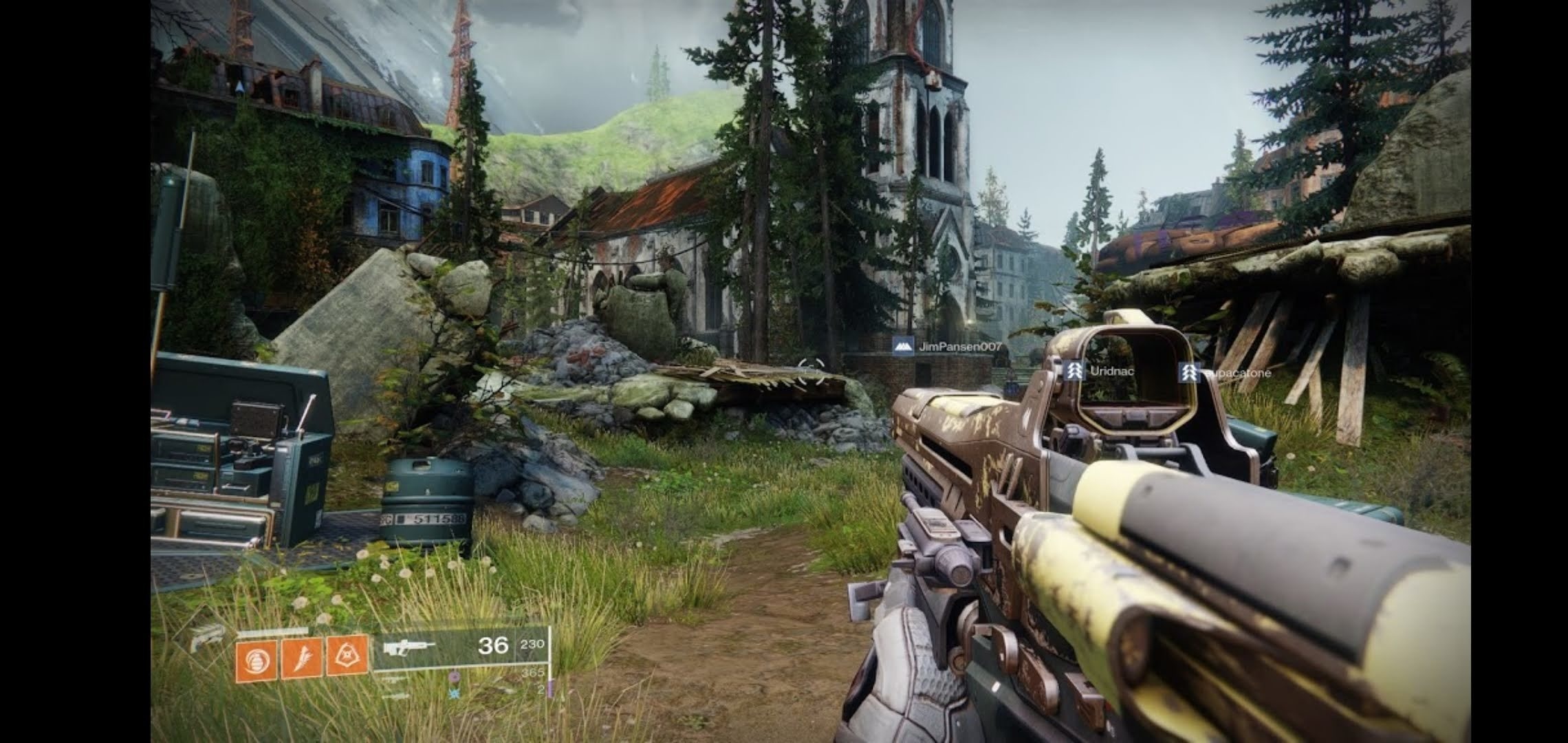Viewport: 1568px width, 743px height.
Task: Select the equipped auto rifle weapon icon
Action: (x=409, y=647)
